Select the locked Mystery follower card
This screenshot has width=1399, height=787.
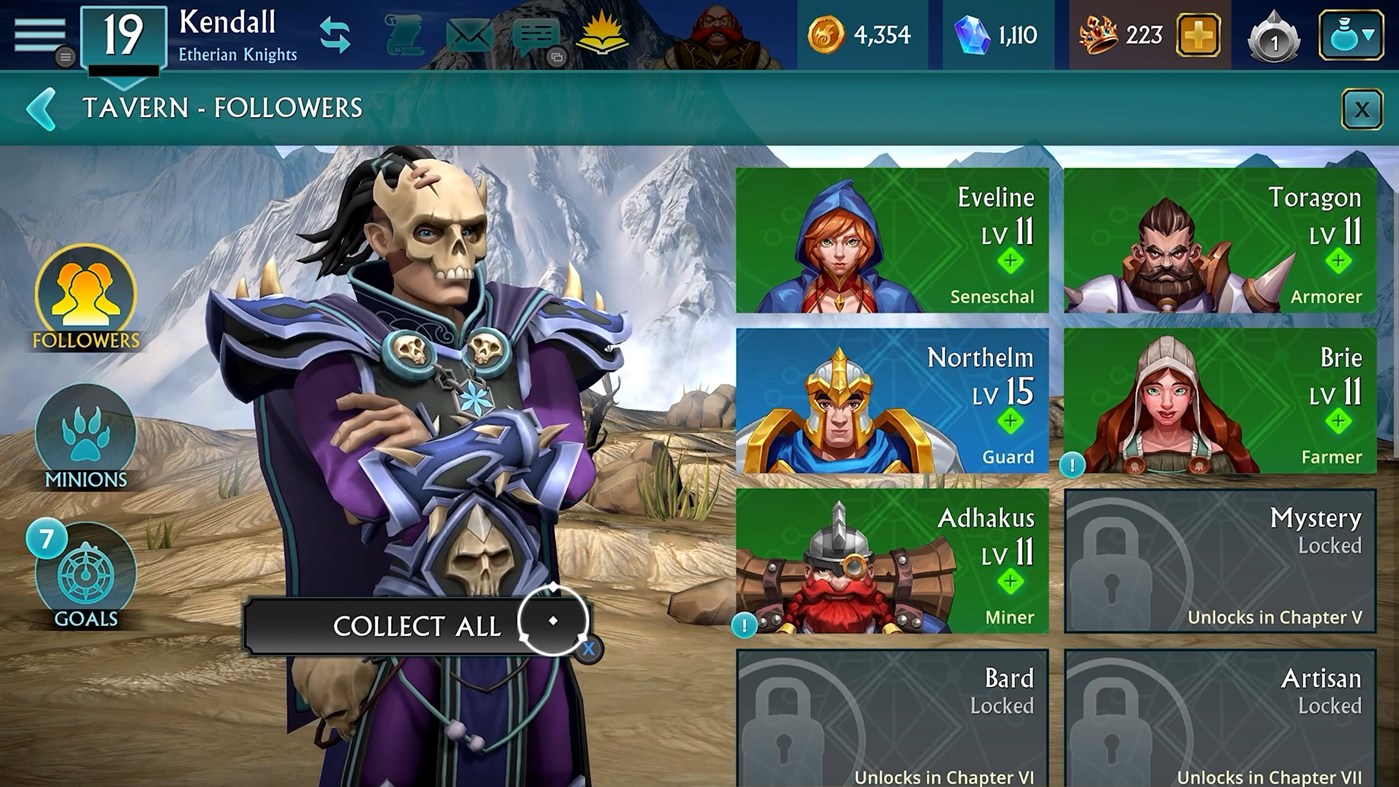[x=1218, y=561]
